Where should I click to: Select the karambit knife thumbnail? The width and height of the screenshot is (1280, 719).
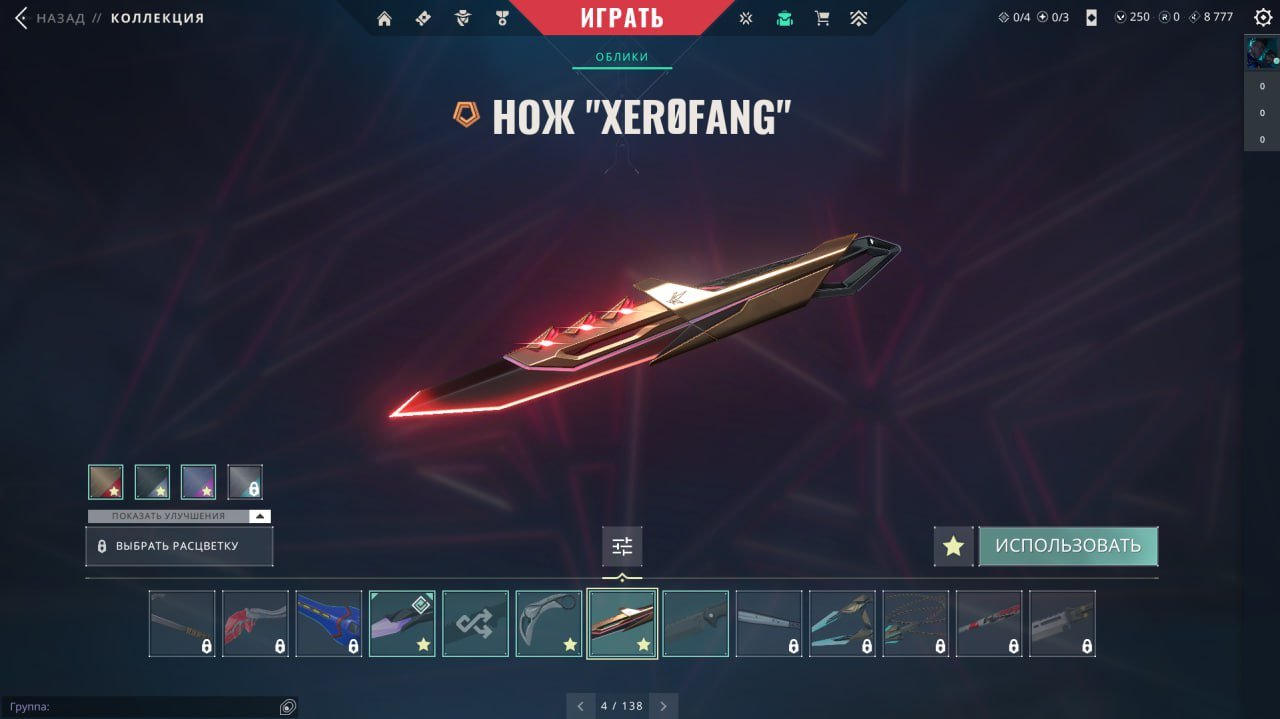pyautogui.click(x=549, y=624)
